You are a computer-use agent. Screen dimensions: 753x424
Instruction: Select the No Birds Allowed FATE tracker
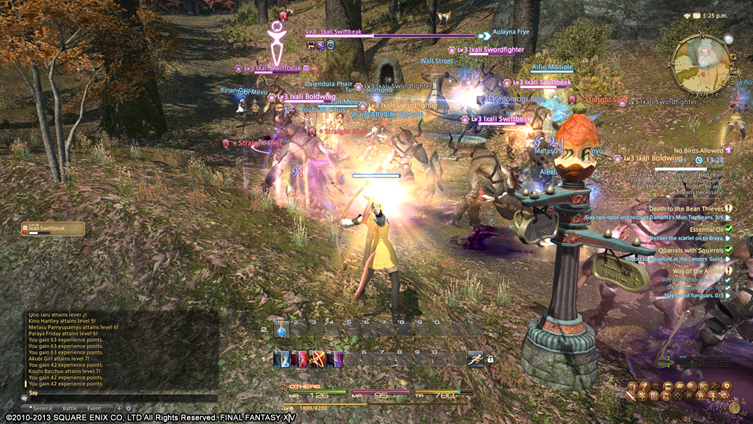pos(698,149)
